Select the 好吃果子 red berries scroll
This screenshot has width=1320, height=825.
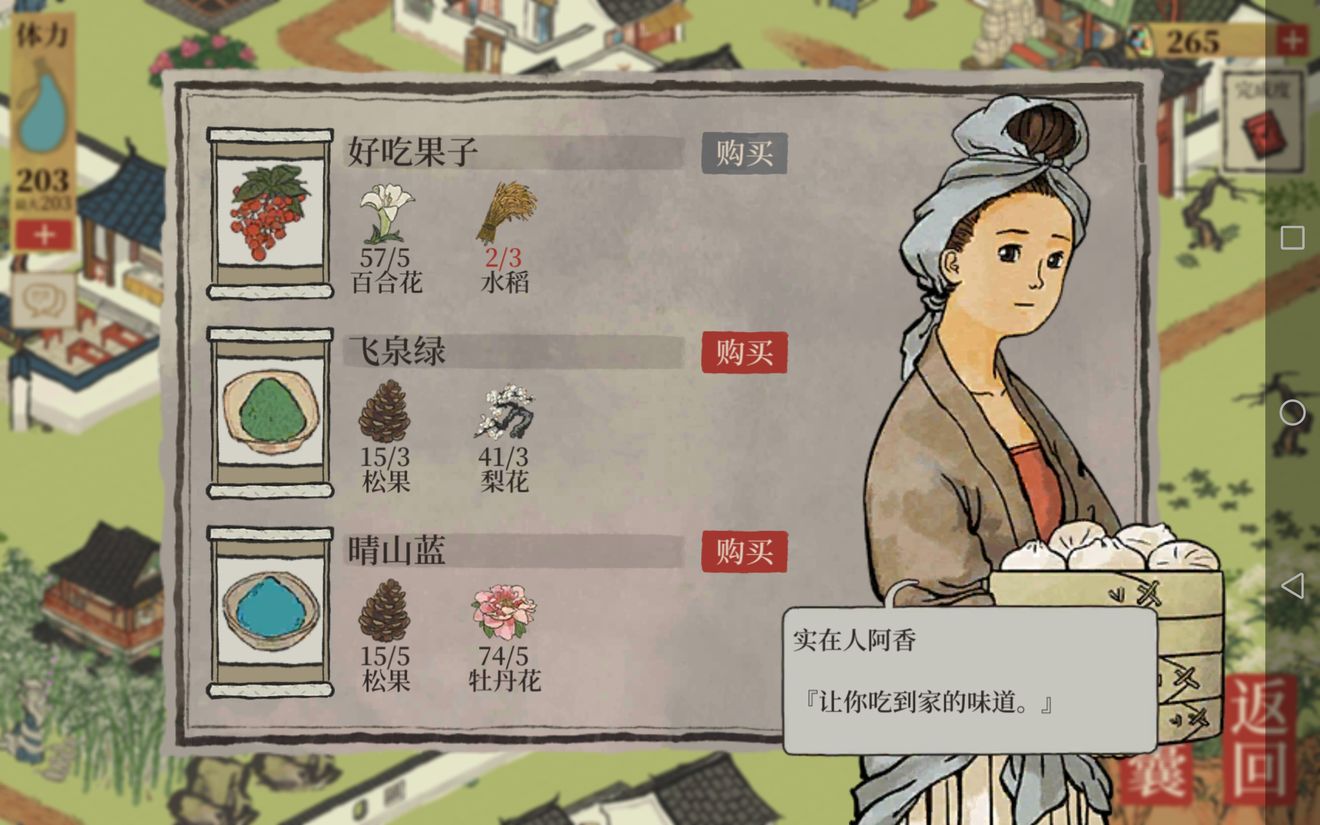[270, 213]
